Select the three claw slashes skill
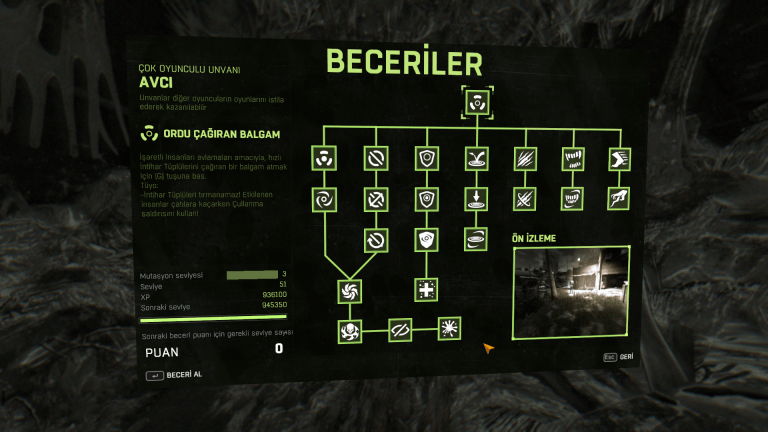The image size is (768, 432). pyautogui.click(x=524, y=158)
